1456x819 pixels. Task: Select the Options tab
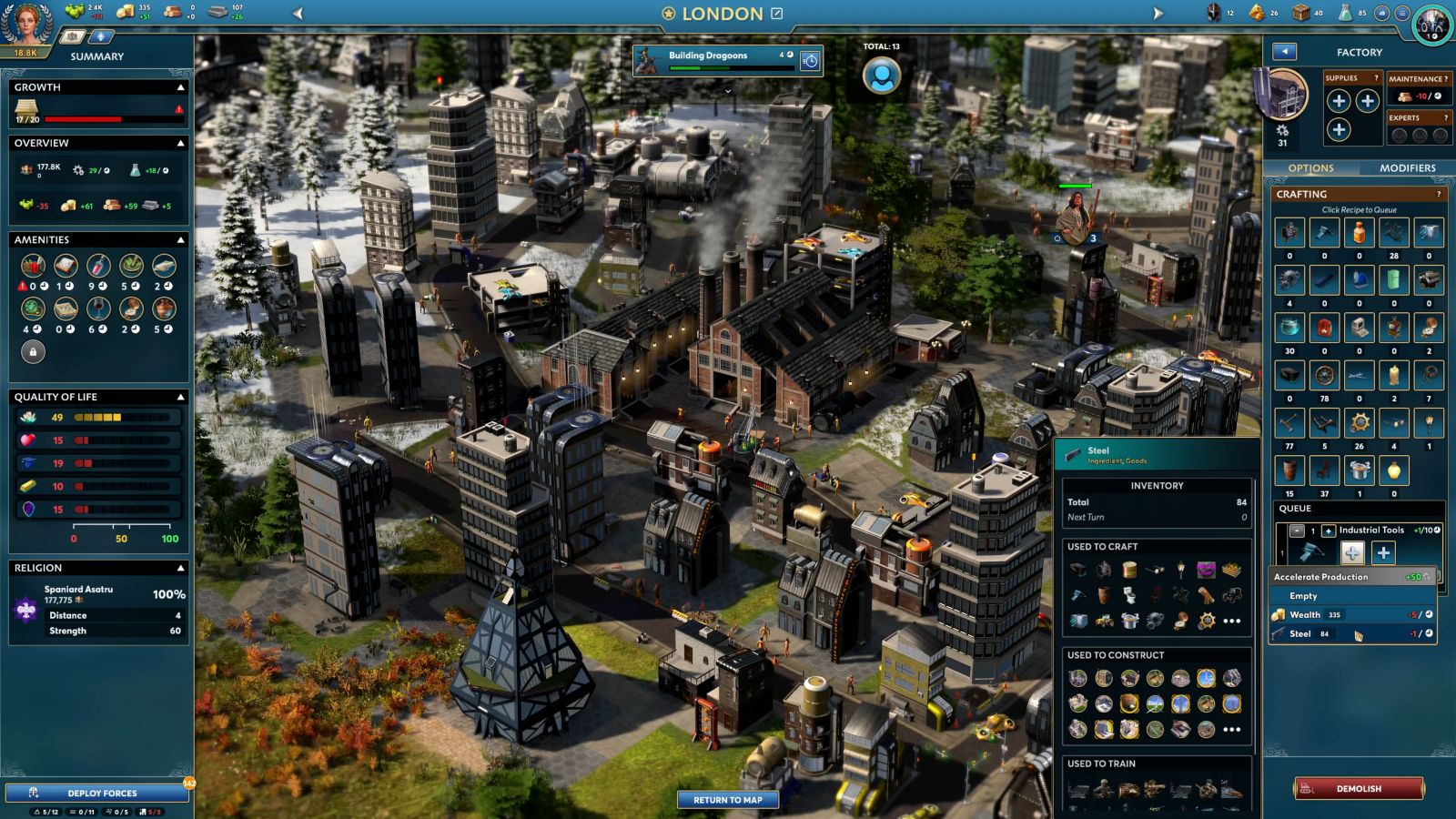coord(1310,168)
